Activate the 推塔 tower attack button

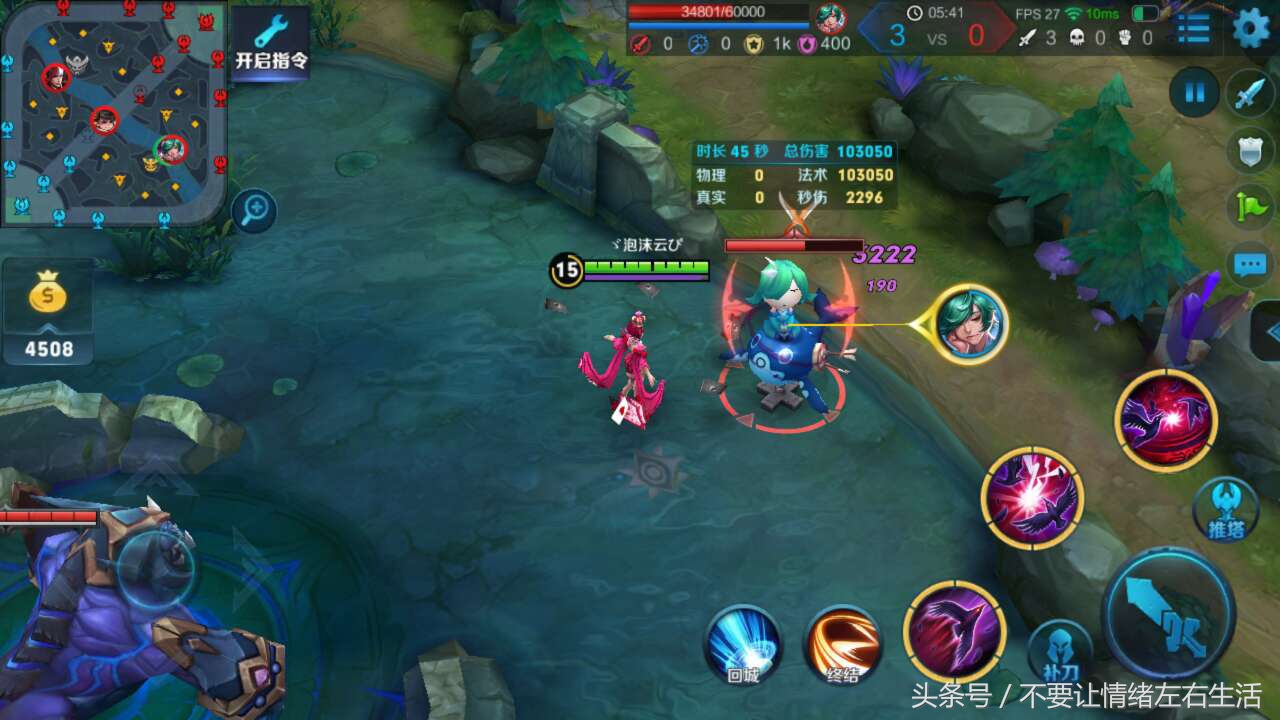1225,508
